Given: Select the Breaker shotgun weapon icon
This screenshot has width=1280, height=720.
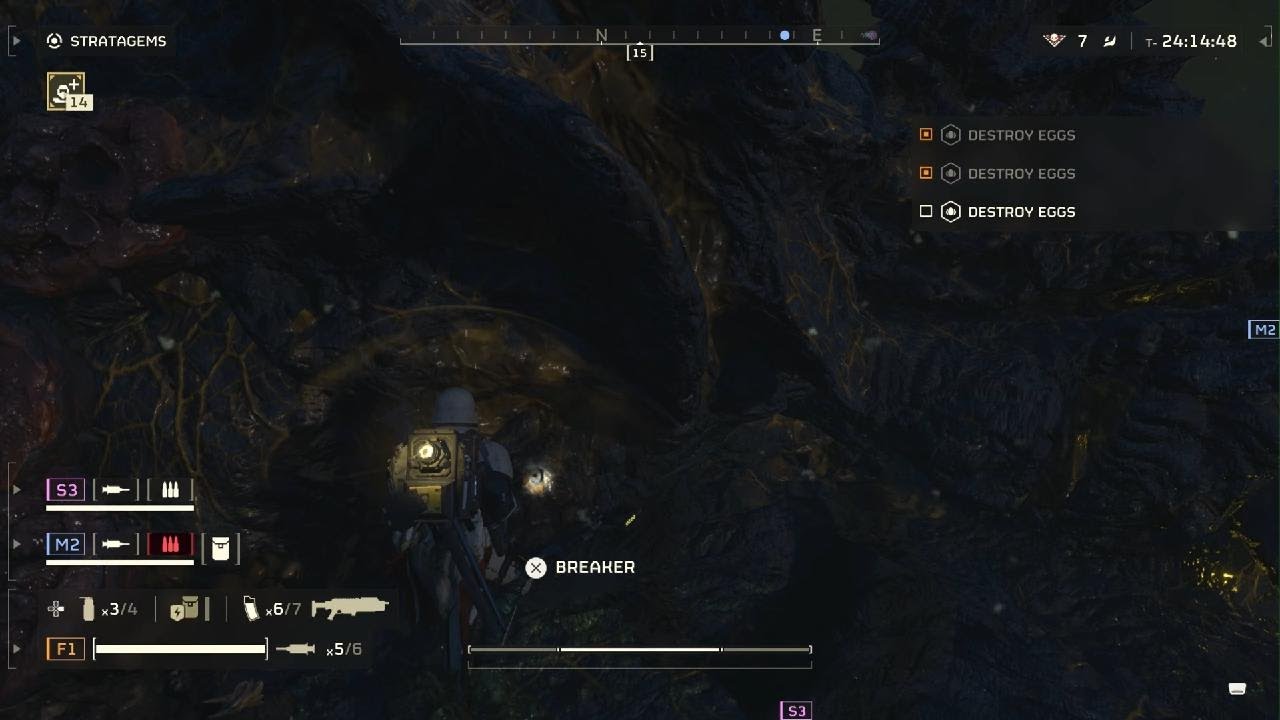Looking at the screenshot, I should click(349, 607).
